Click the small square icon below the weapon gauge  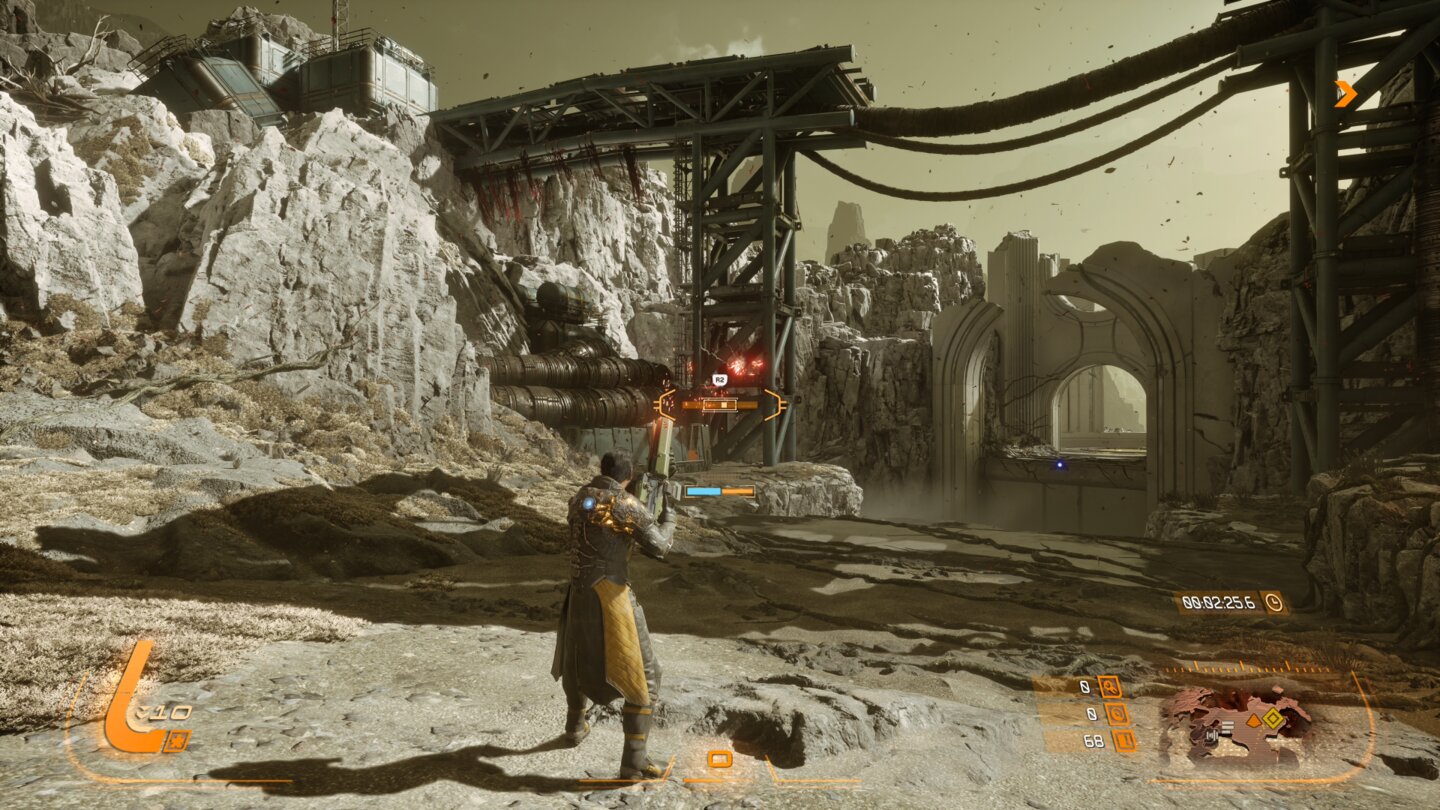176,741
